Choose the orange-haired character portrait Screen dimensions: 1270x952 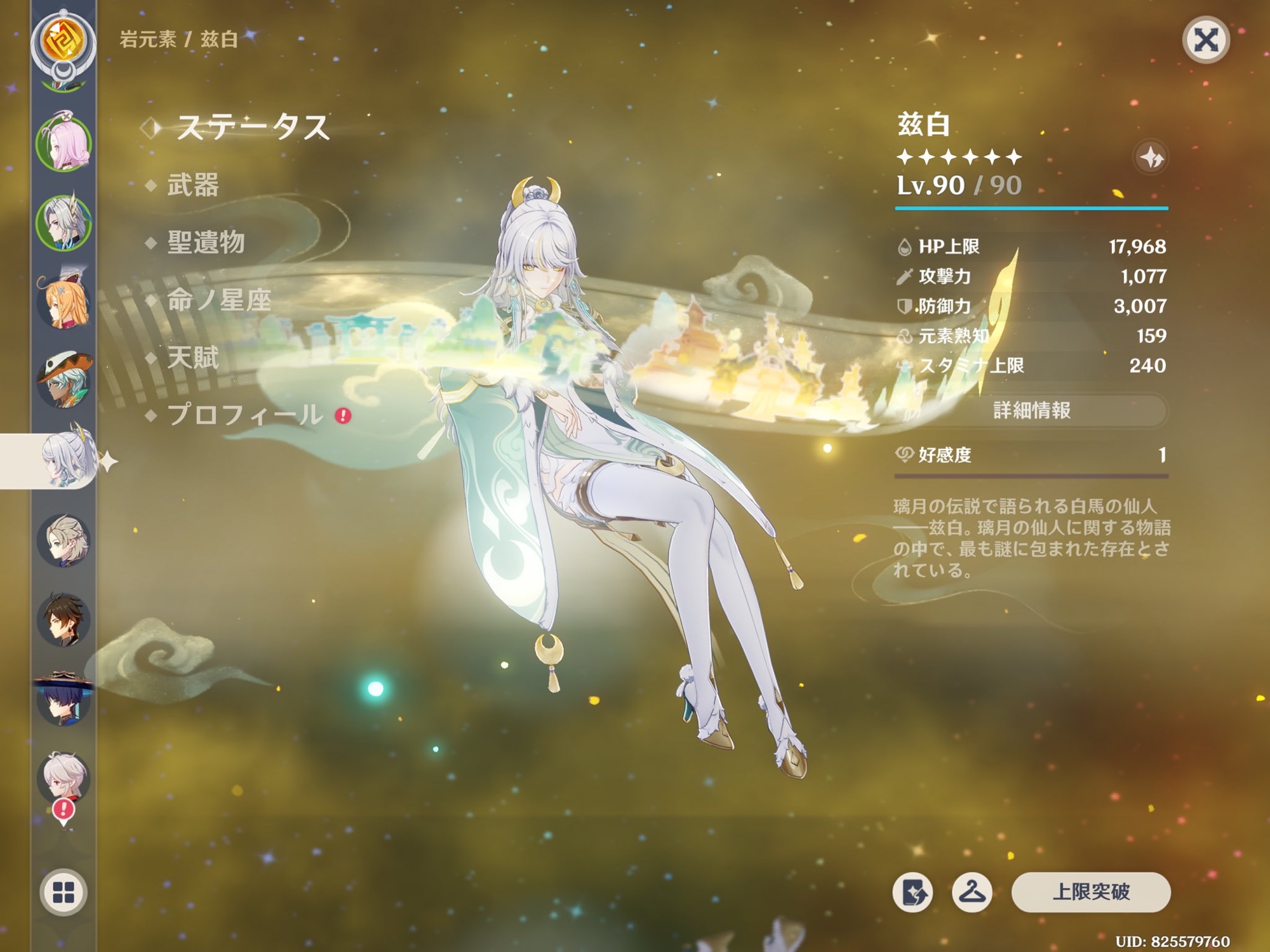pyautogui.click(x=63, y=302)
